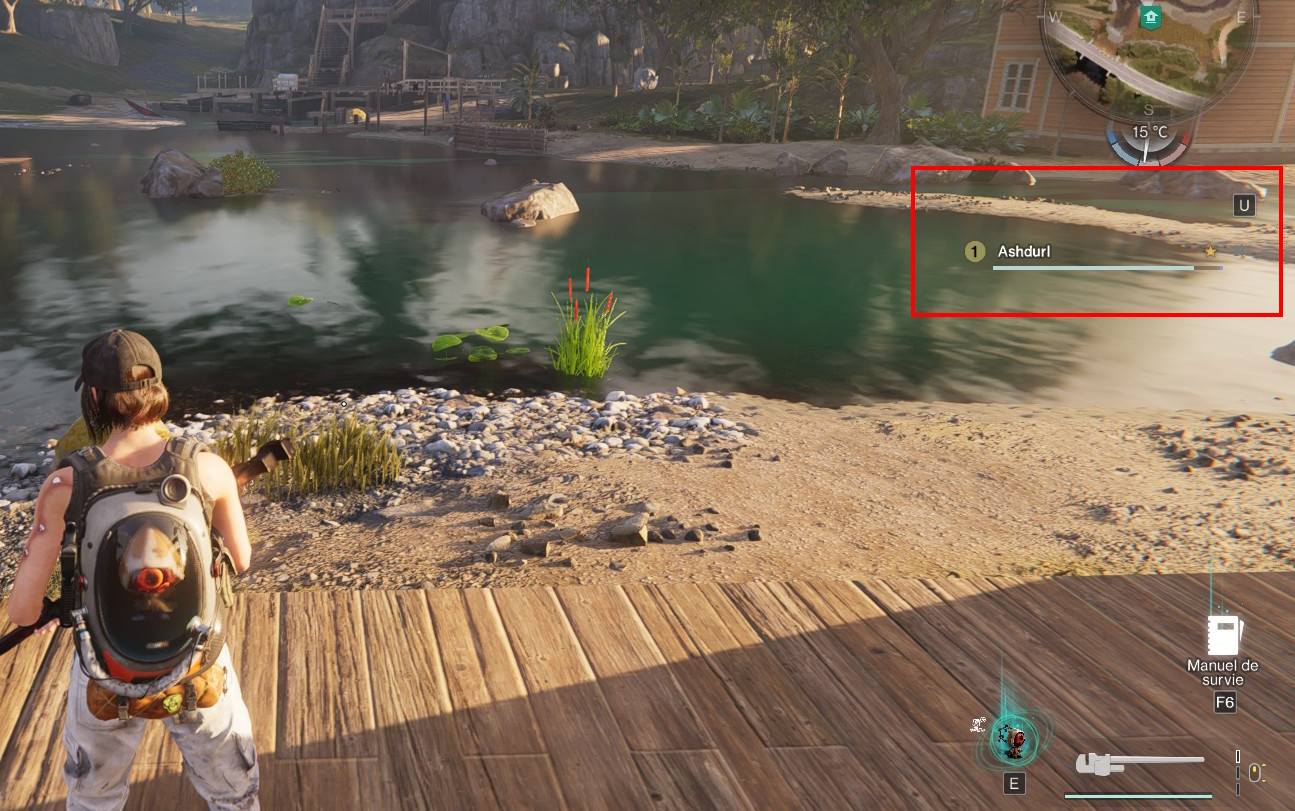Select the Ashdurl player entry
Image resolution: width=1295 pixels, height=811 pixels.
point(1024,252)
